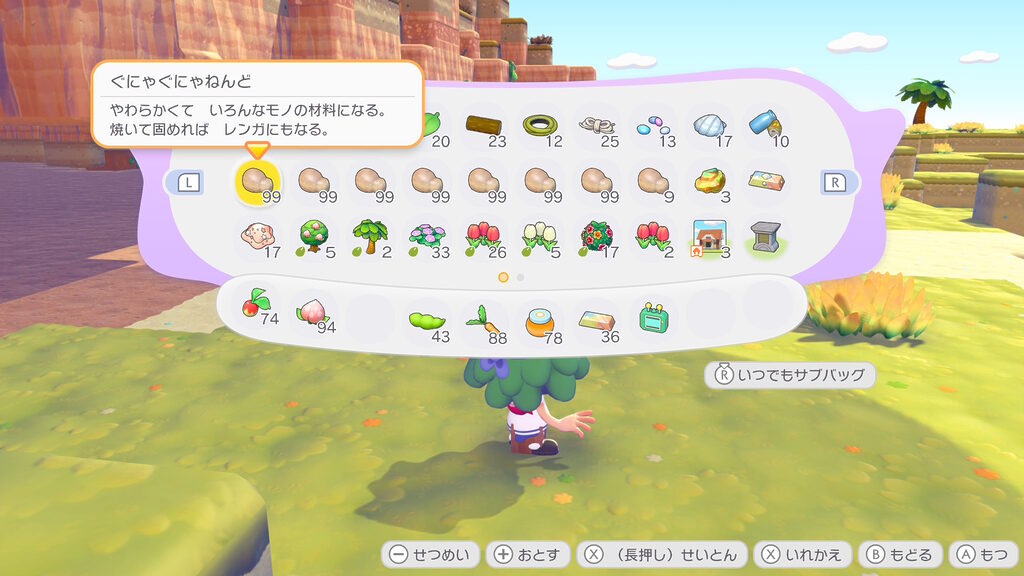Select the red flower bush
The width and height of the screenshot is (1024, 576).
click(x=597, y=236)
